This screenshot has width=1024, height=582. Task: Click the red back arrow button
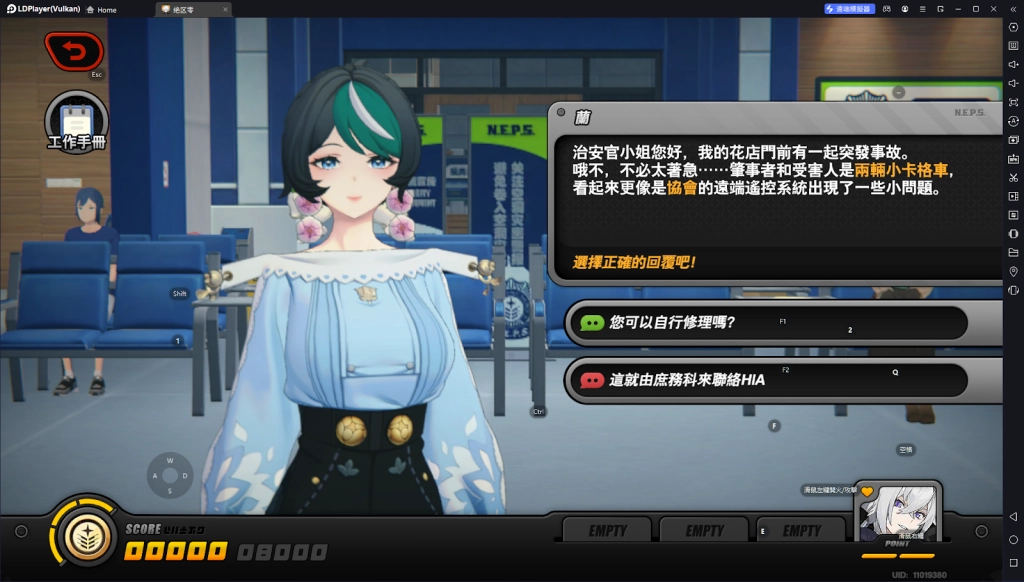(x=73, y=50)
